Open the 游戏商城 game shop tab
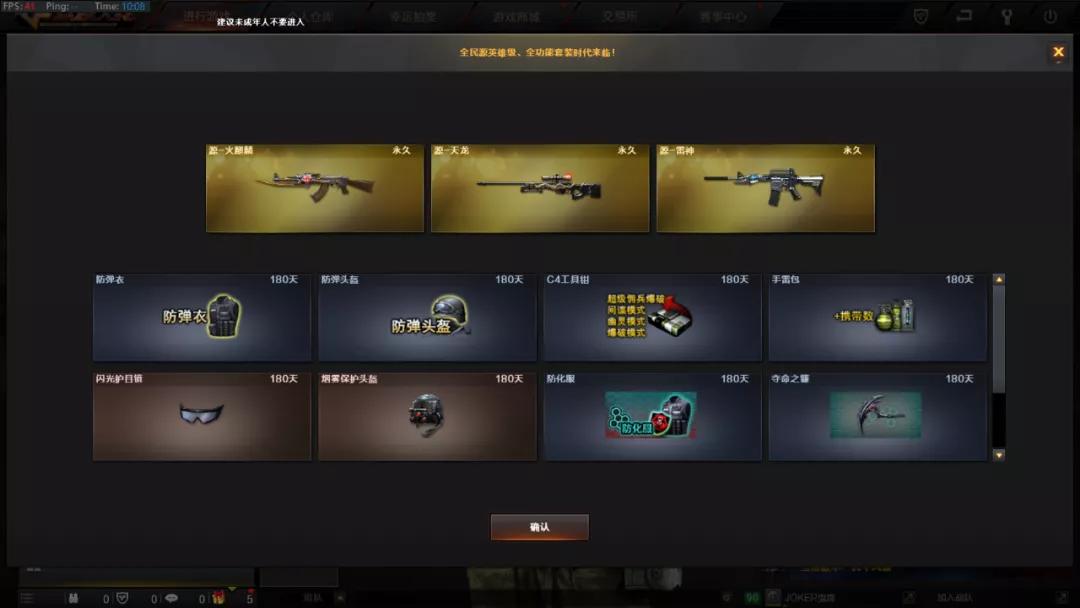Screen dimensions: 1080x608 pyautogui.click(x=516, y=17)
